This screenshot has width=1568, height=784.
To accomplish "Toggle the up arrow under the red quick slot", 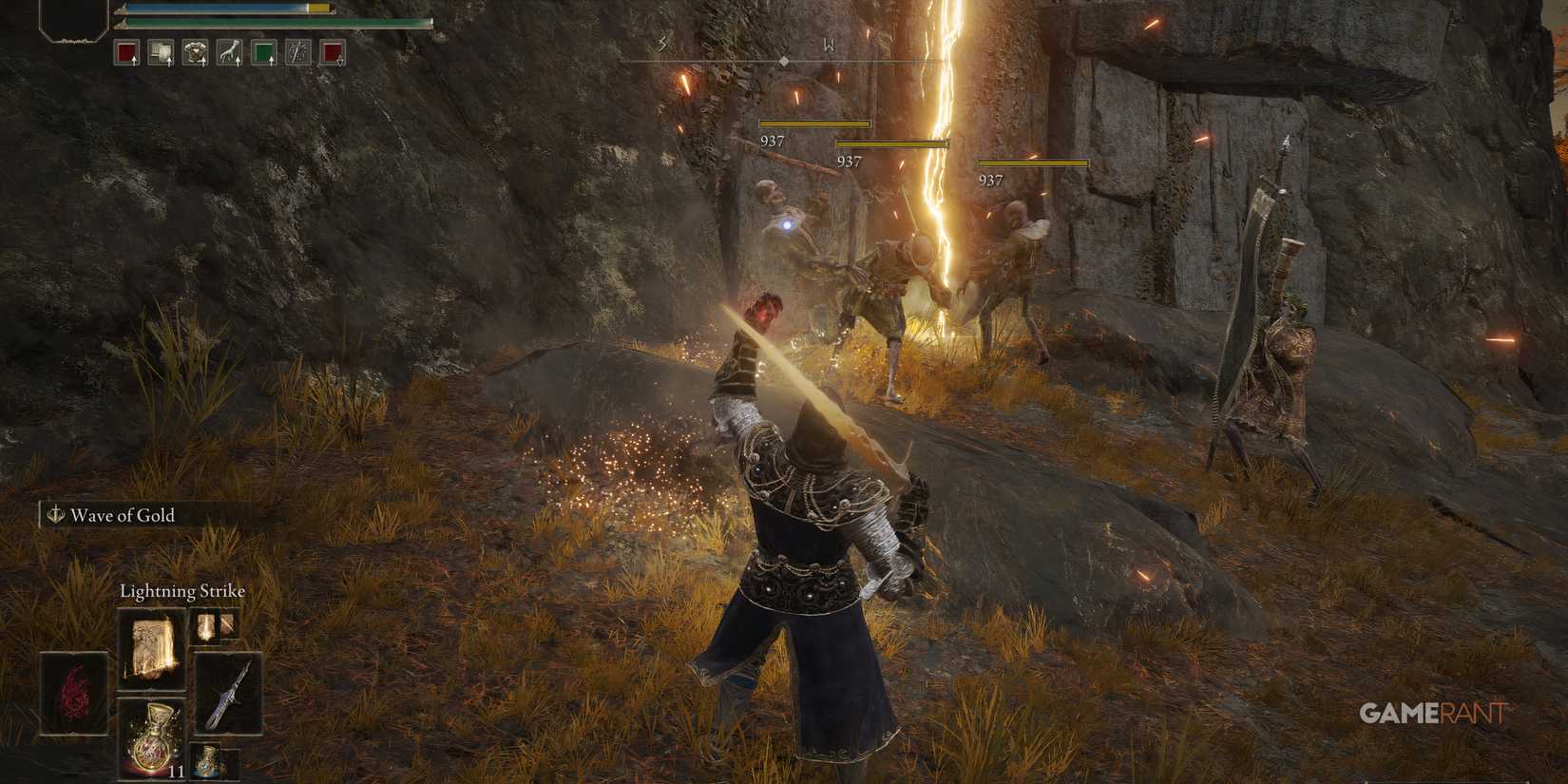I will [134, 61].
